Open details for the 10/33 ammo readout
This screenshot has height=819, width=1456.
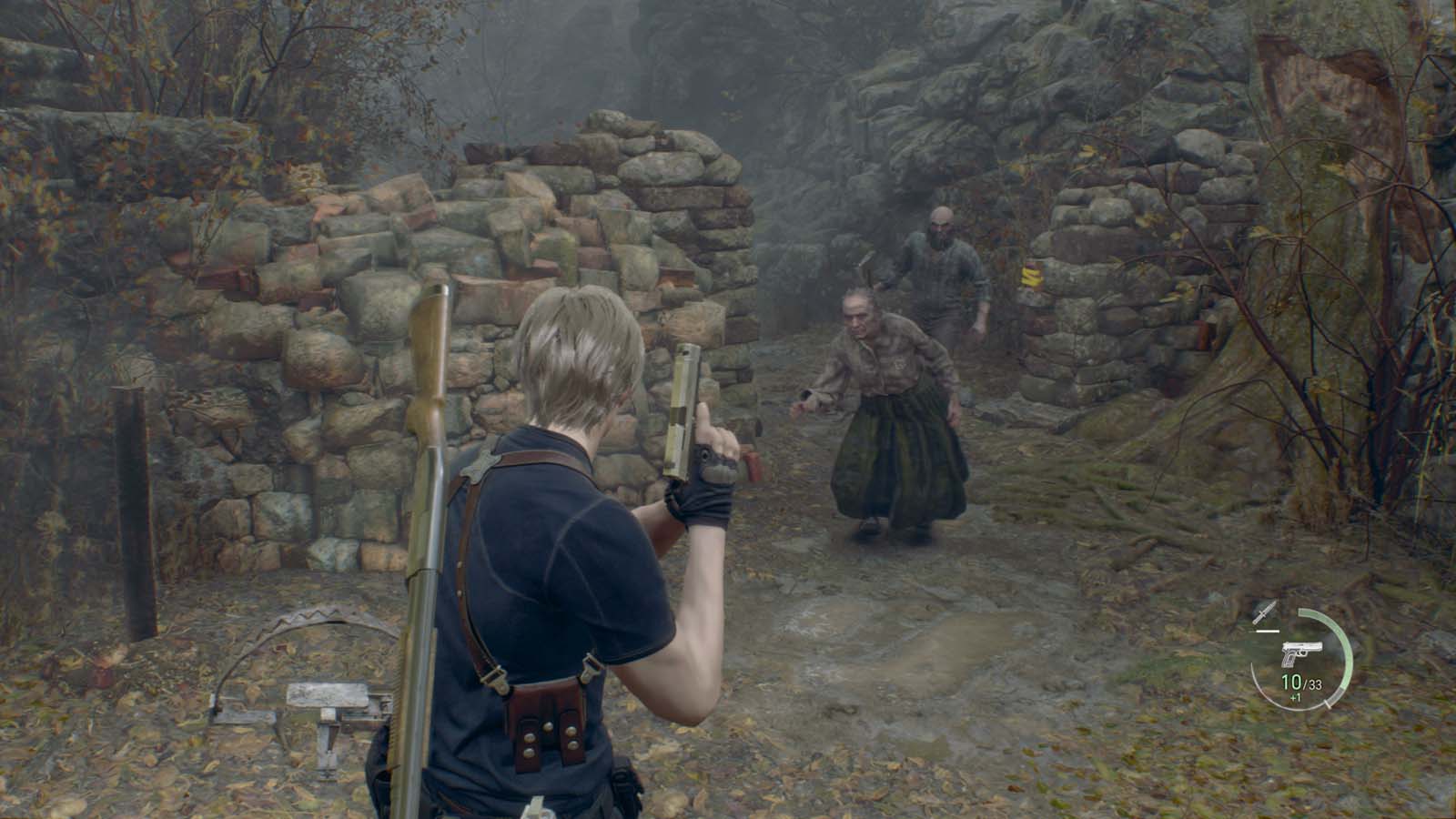1299,682
